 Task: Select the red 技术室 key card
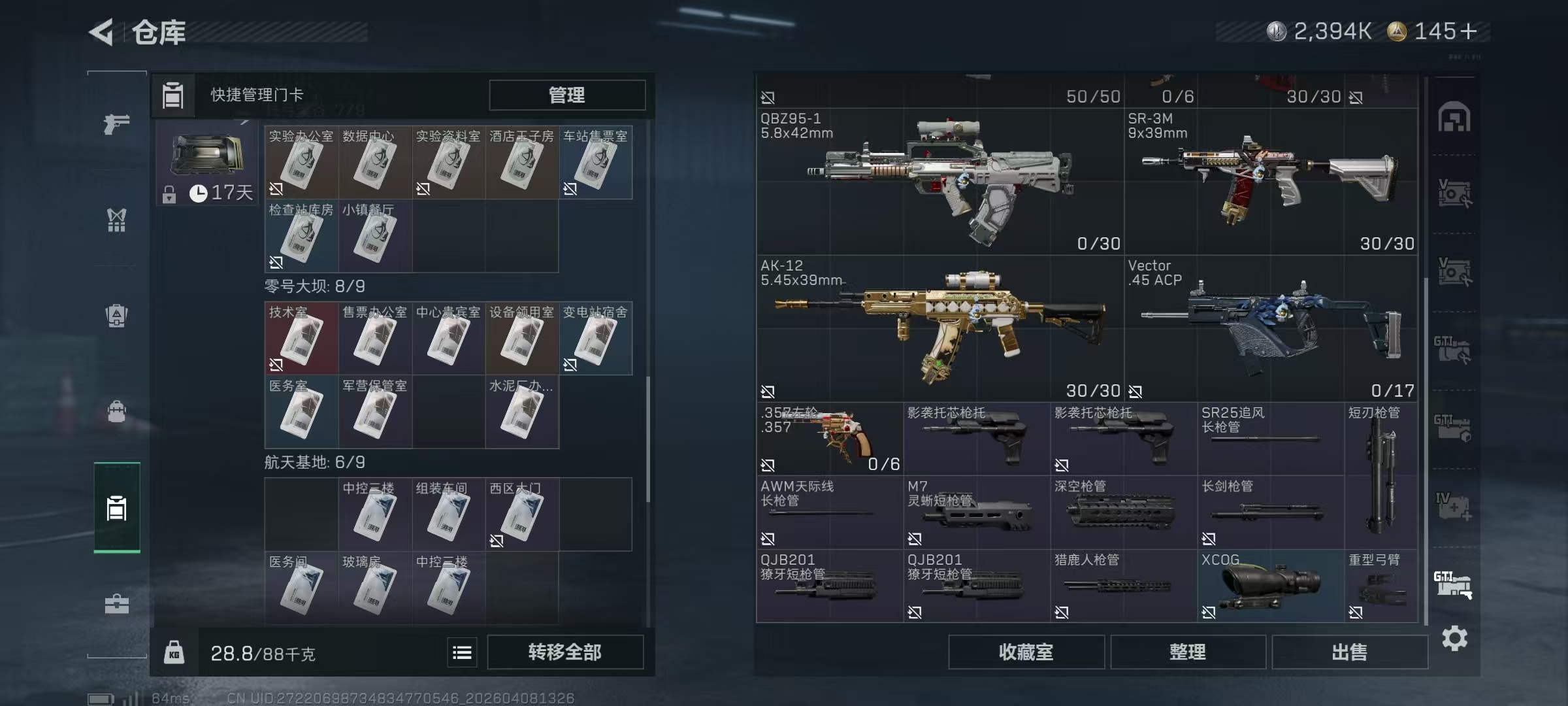point(301,338)
